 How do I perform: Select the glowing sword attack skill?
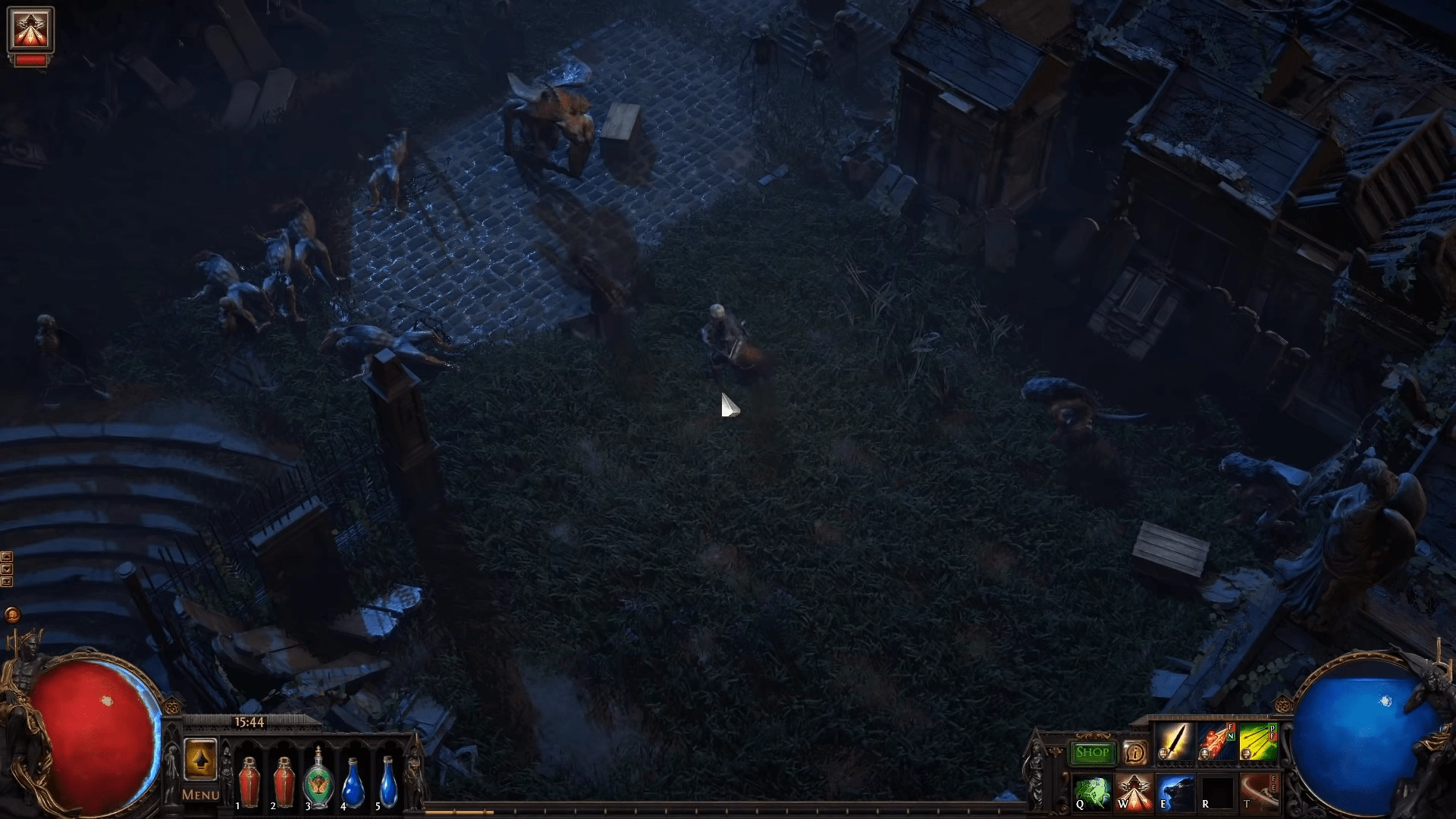[1174, 742]
